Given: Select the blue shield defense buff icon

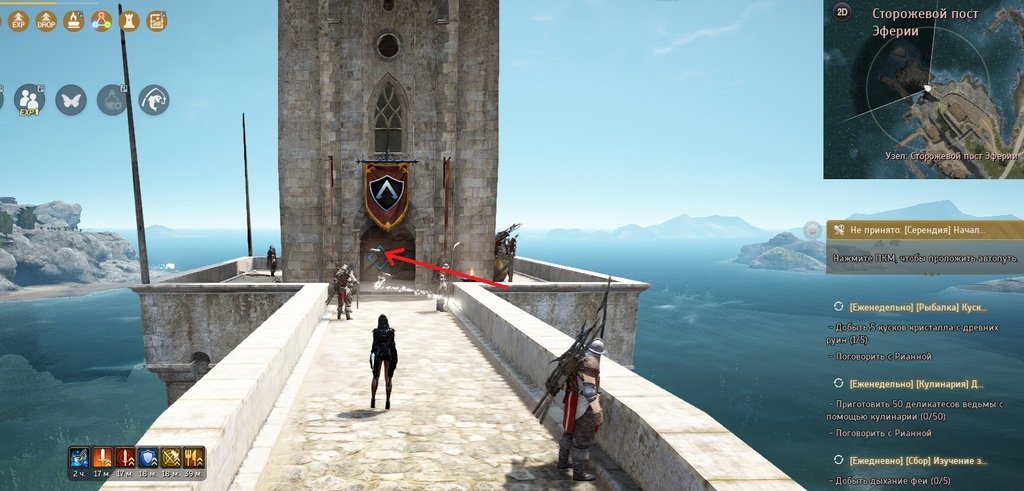Looking at the screenshot, I should [147, 458].
